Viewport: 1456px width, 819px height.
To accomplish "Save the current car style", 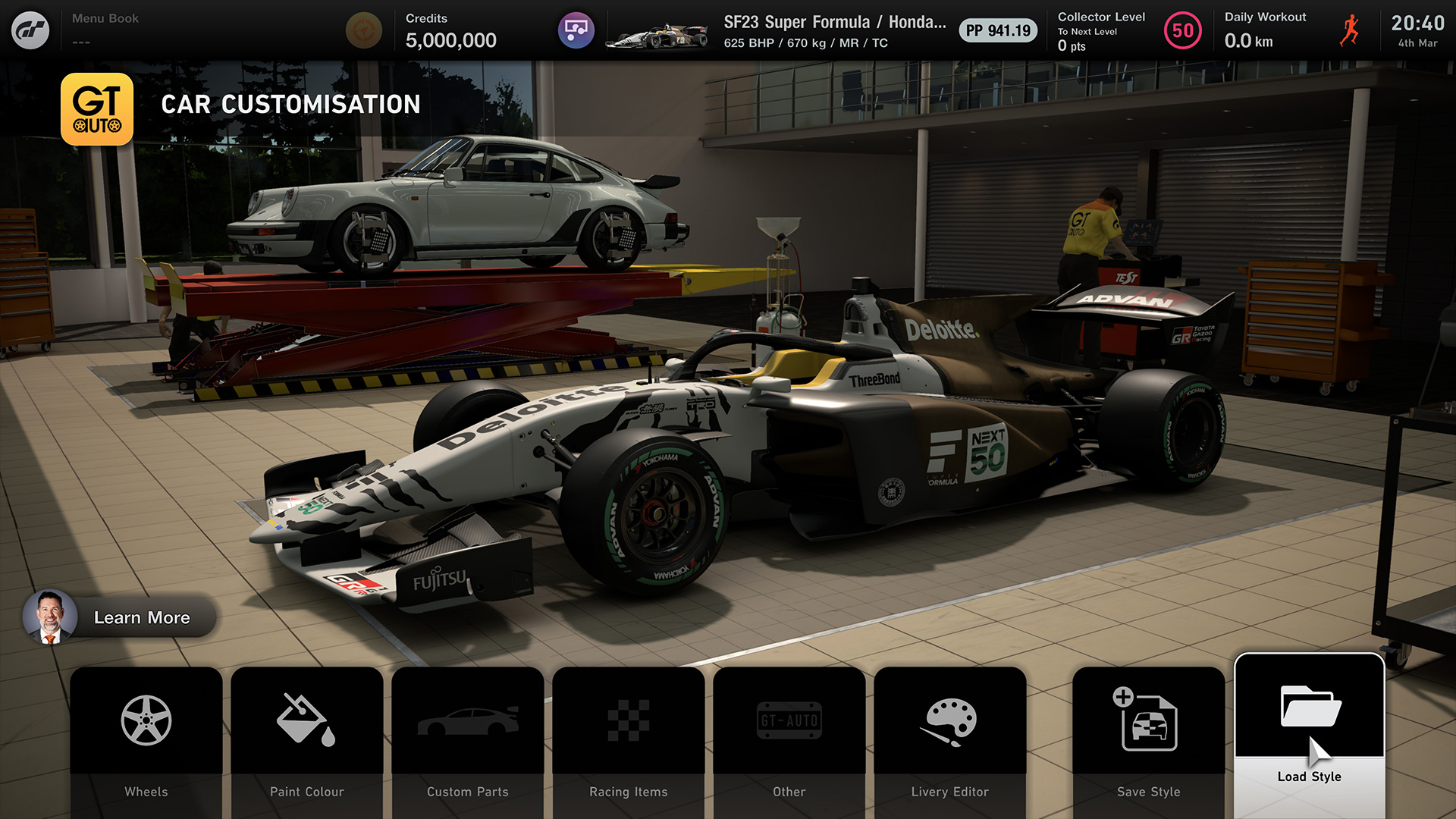I will (1148, 739).
